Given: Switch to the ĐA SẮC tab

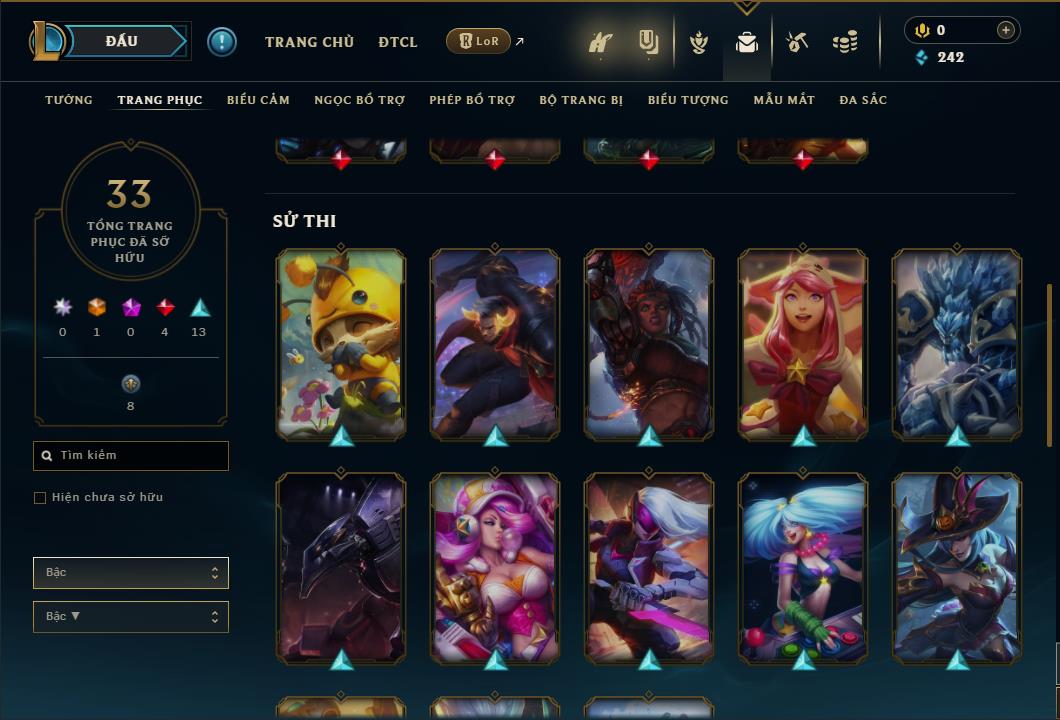Looking at the screenshot, I should tap(863, 100).
